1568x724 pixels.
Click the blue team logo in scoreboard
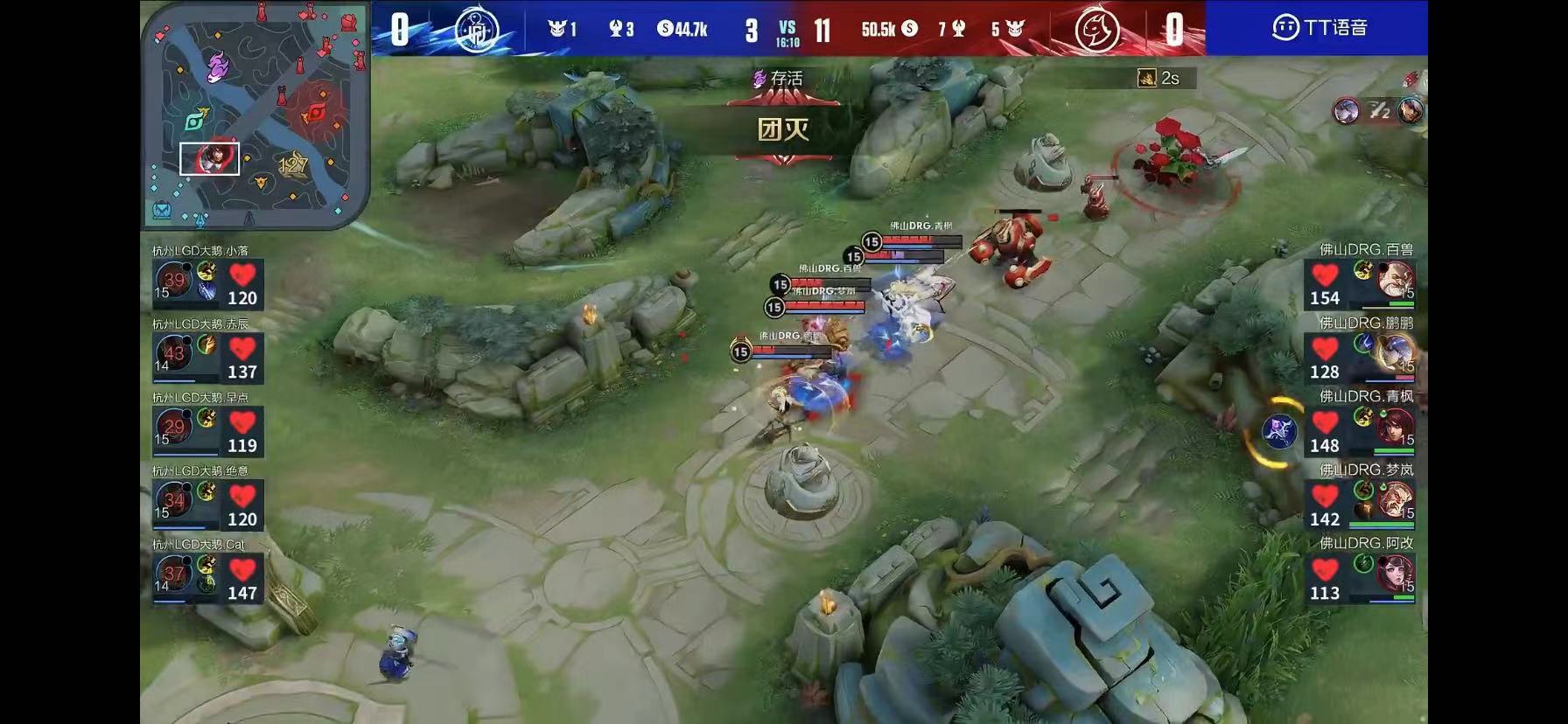pos(477,30)
